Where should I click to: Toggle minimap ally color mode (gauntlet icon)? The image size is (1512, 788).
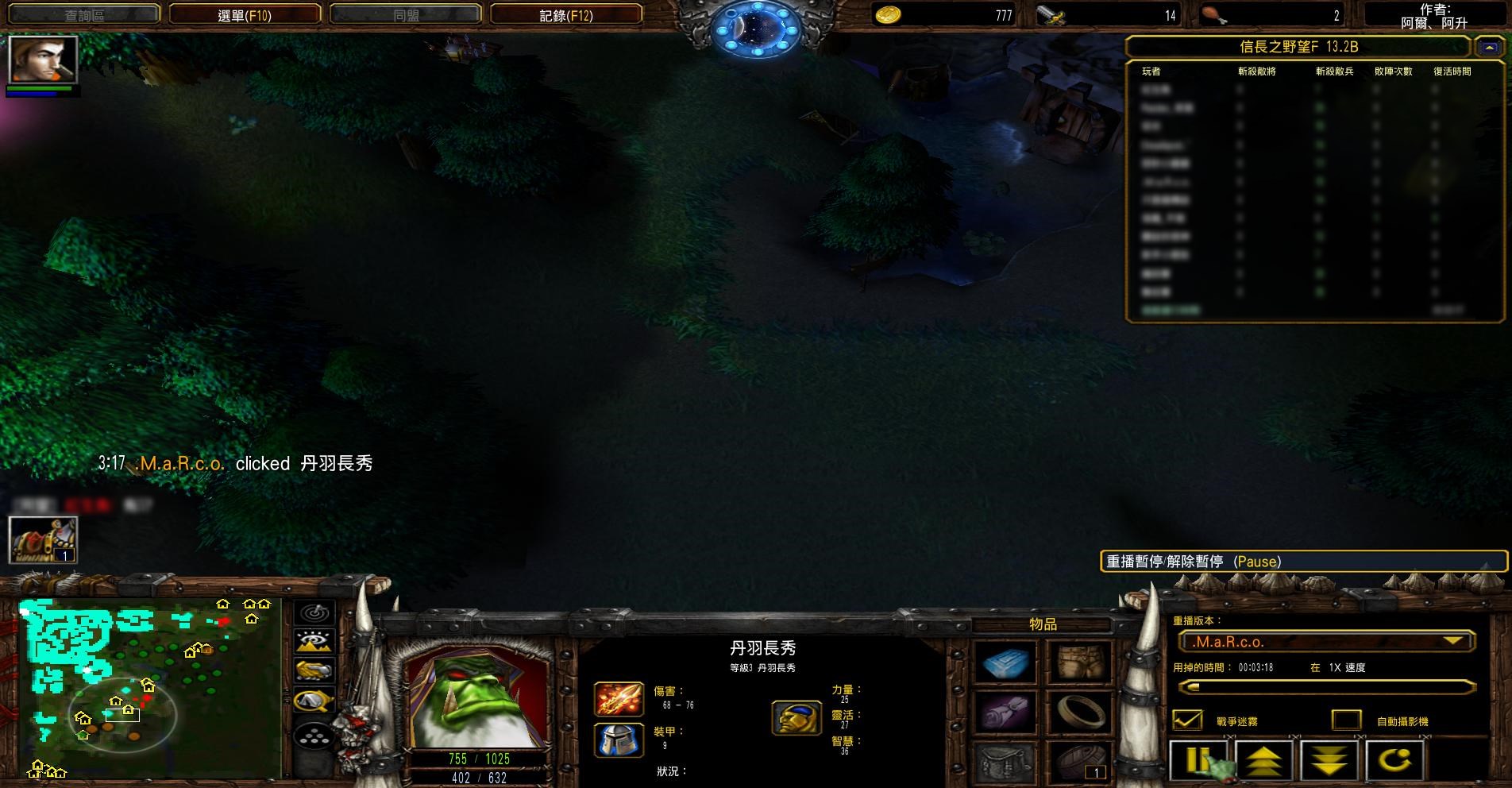click(x=314, y=670)
